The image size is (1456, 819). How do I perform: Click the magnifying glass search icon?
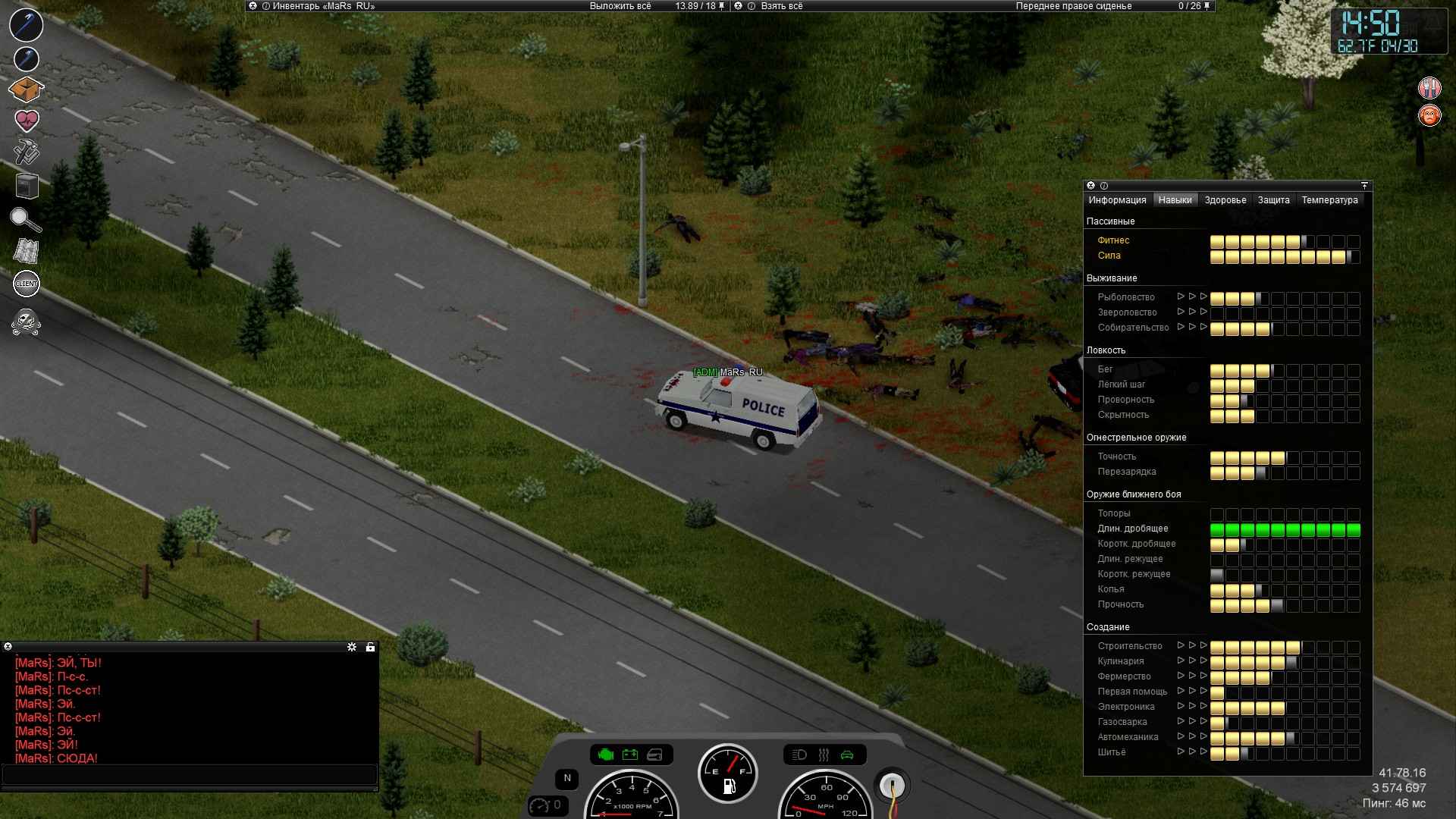tap(26, 220)
